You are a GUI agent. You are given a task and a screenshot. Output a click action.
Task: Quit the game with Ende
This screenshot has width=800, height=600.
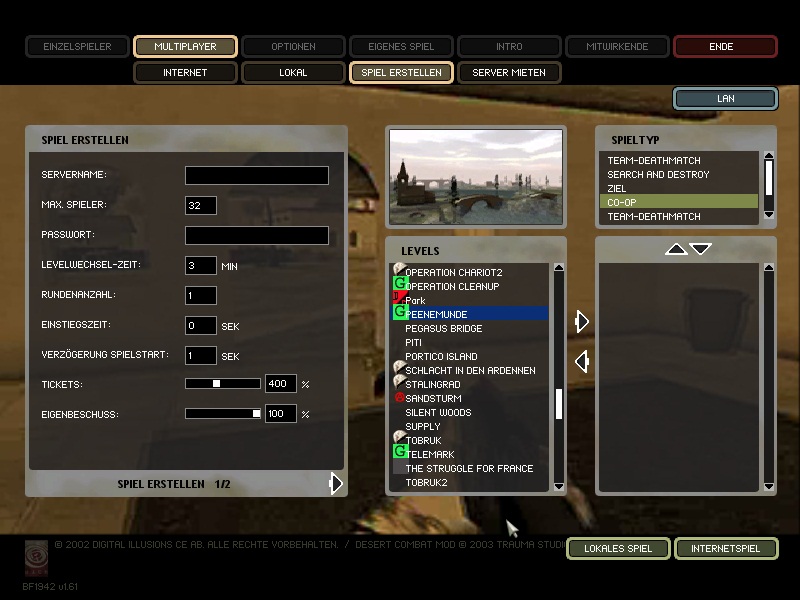point(725,46)
